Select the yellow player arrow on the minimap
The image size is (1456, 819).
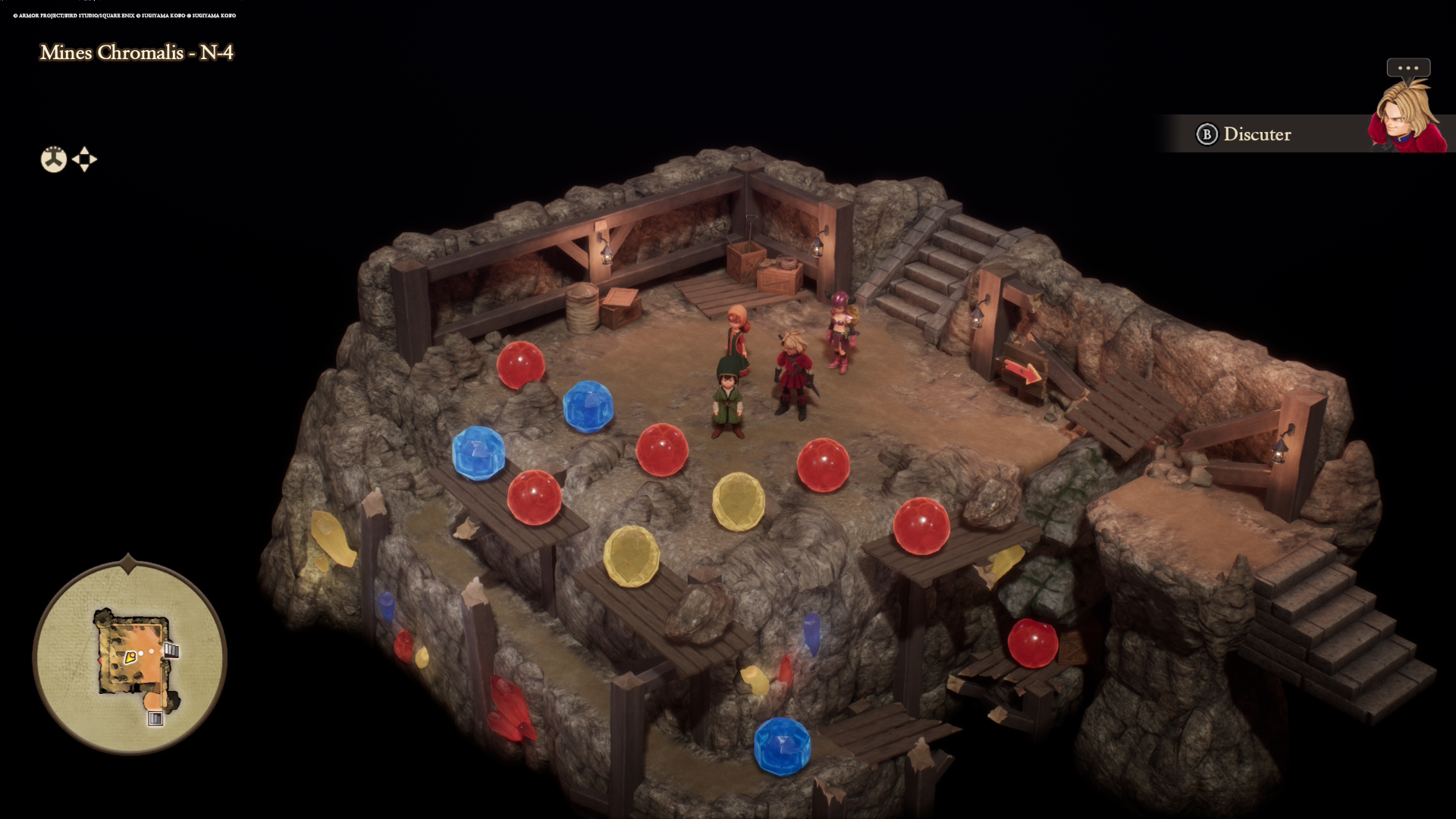pyautogui.click(x=130, y=657)
